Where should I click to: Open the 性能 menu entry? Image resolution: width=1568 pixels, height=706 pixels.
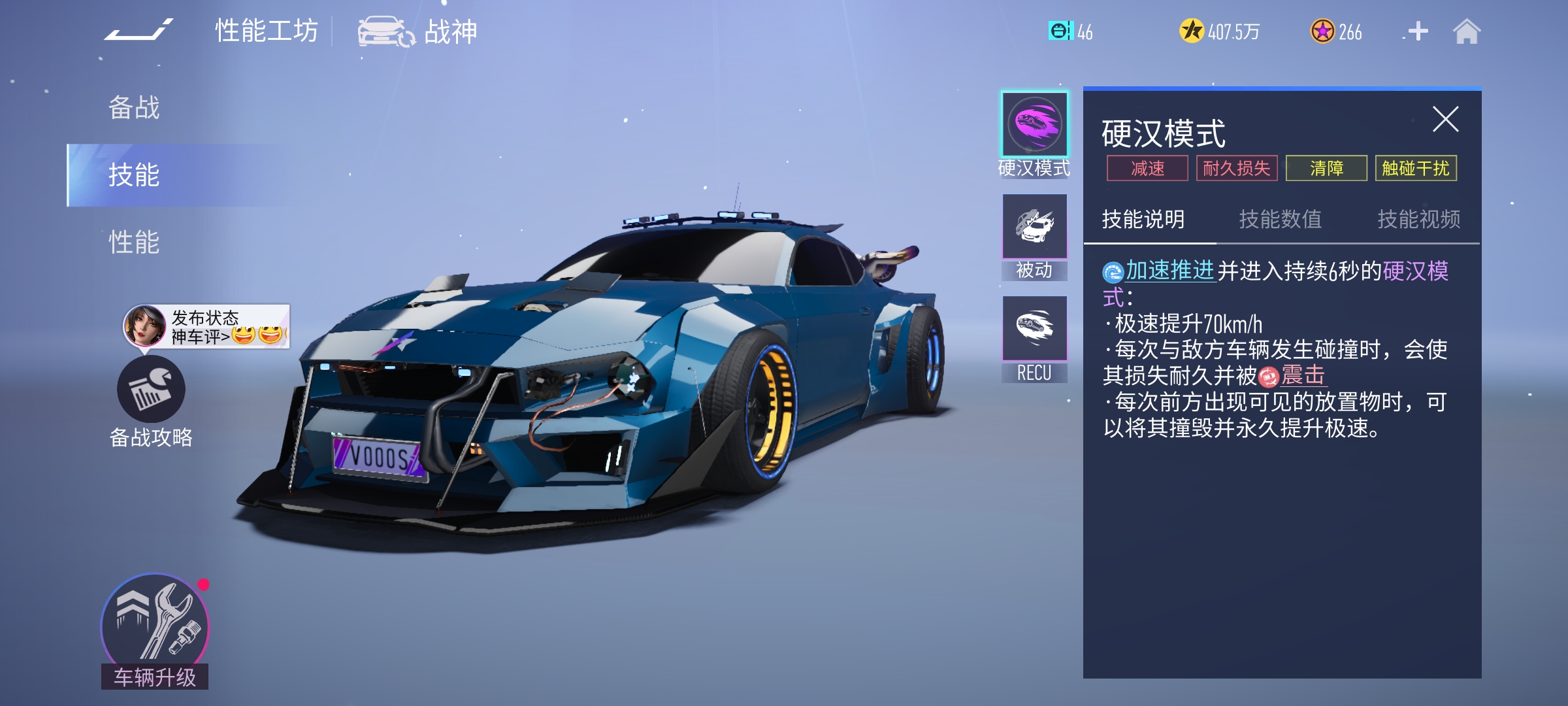[134, 243]
